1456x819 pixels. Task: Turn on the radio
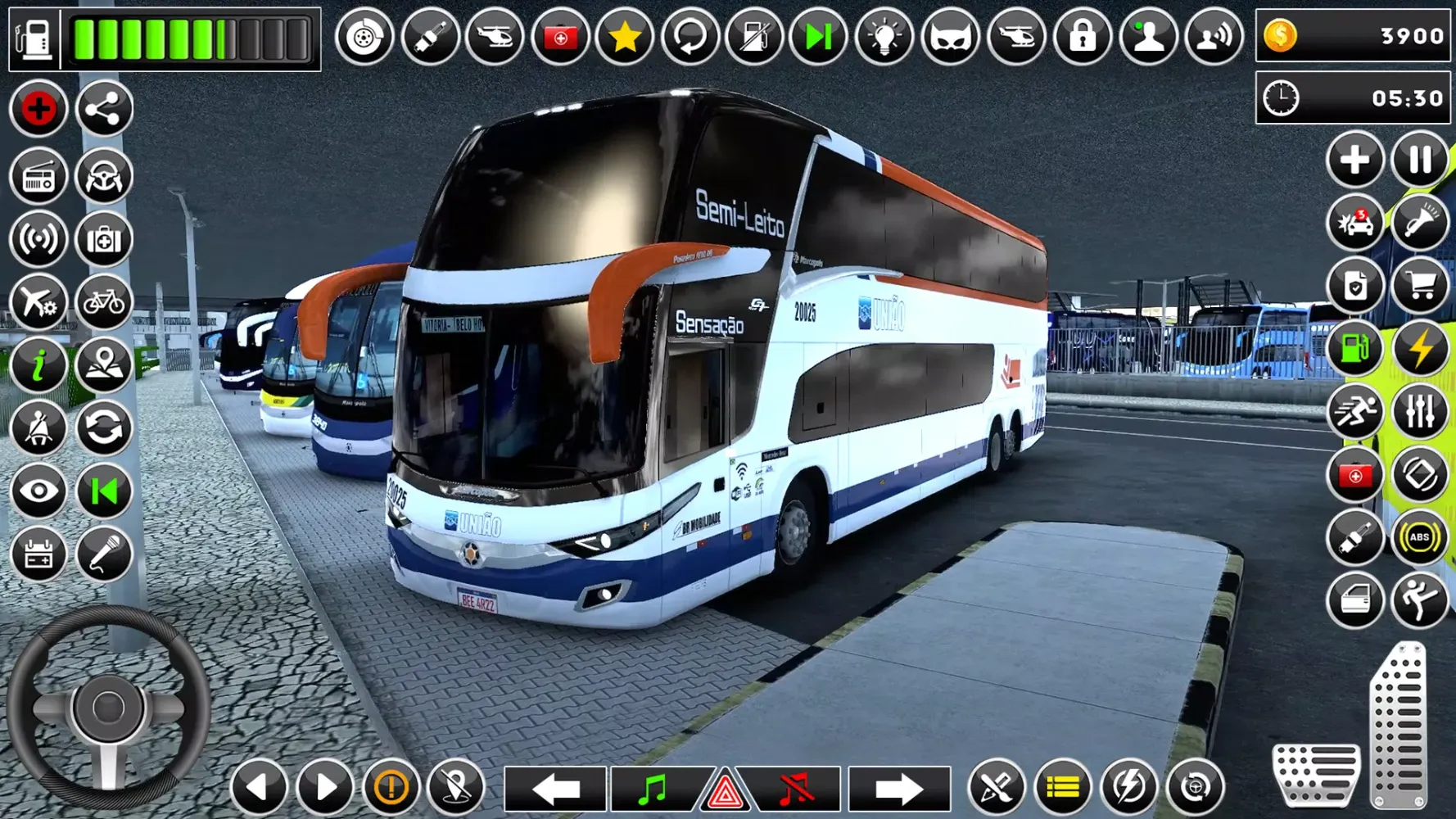38,176
